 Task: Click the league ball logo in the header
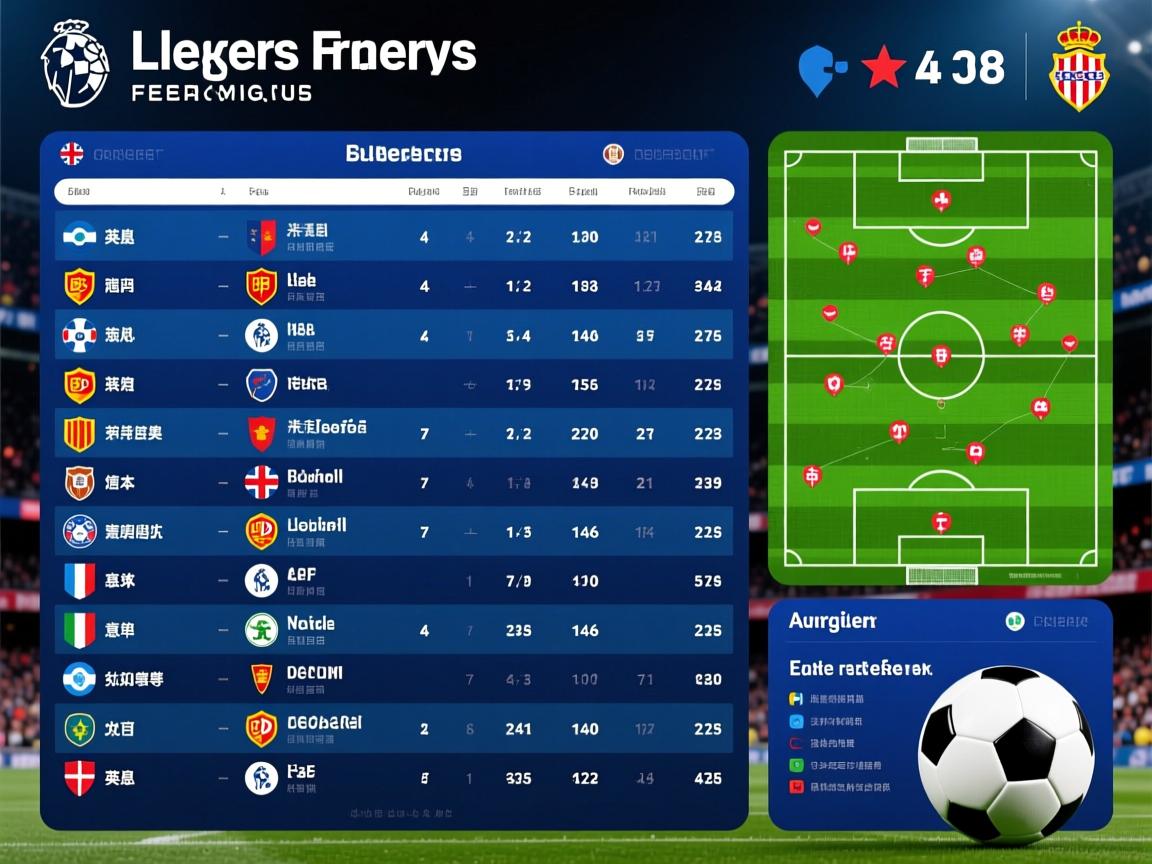[x=75, y=62]
